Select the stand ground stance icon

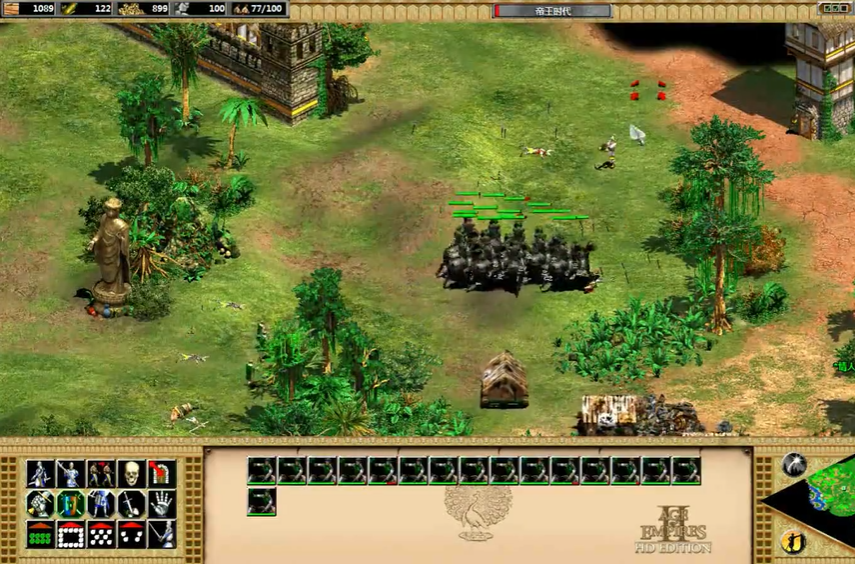(101, 504)
